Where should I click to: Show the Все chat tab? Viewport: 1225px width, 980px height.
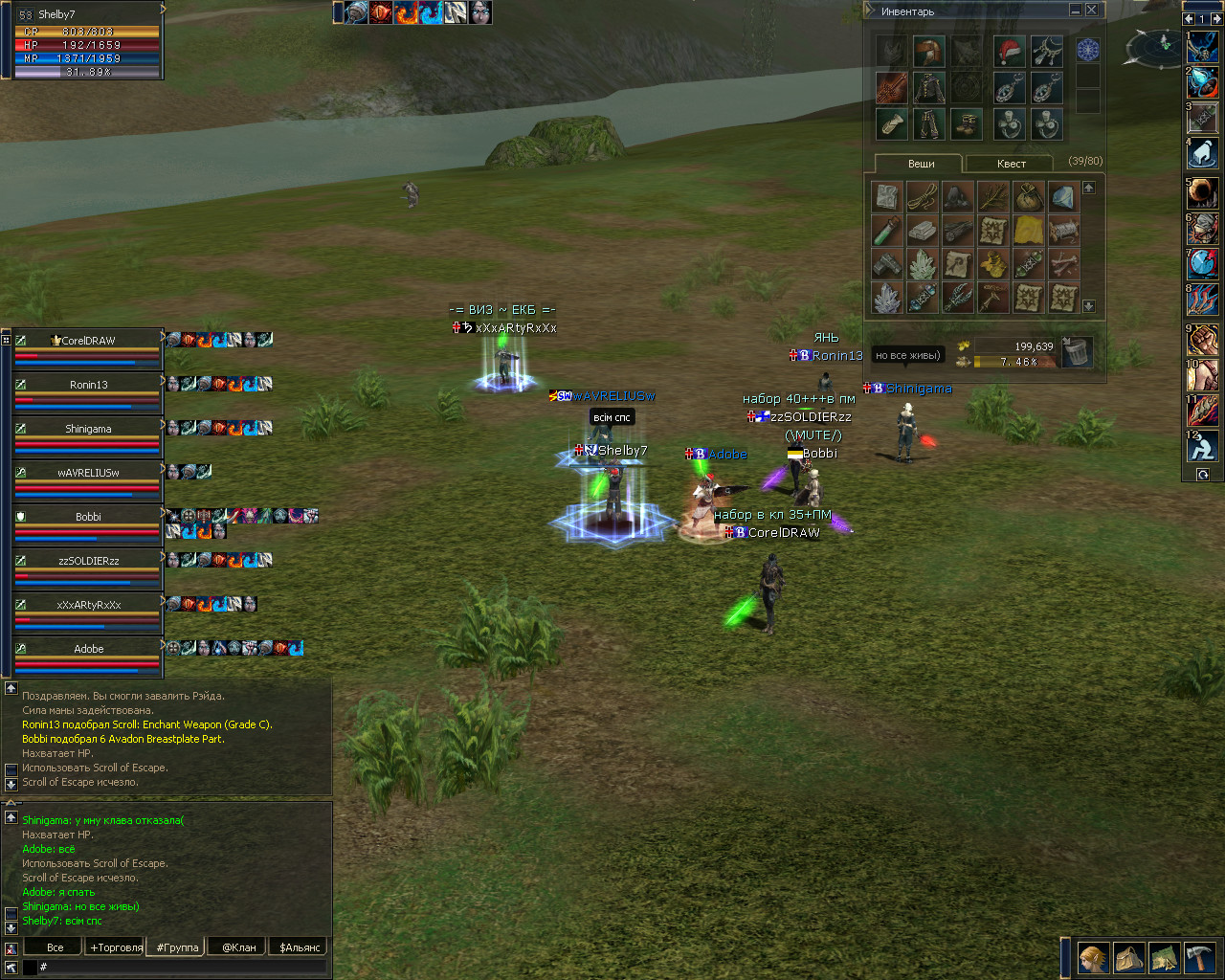(55, 947)
